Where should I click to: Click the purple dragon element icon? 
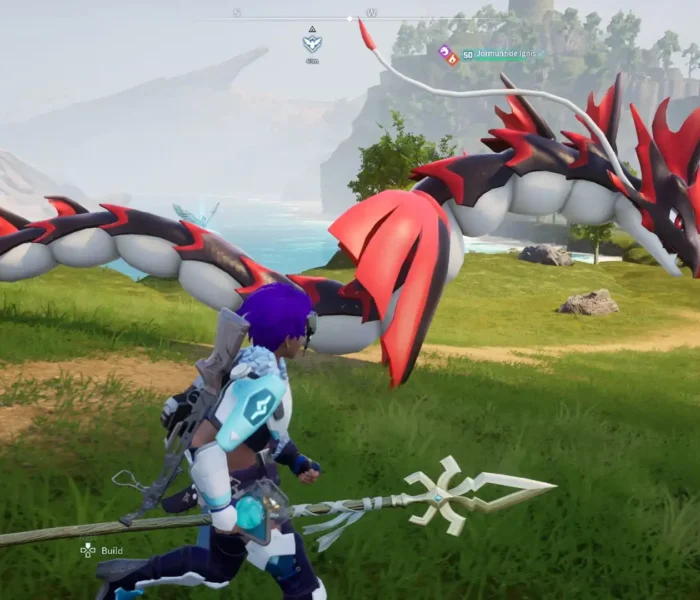[x=444, y=50]
